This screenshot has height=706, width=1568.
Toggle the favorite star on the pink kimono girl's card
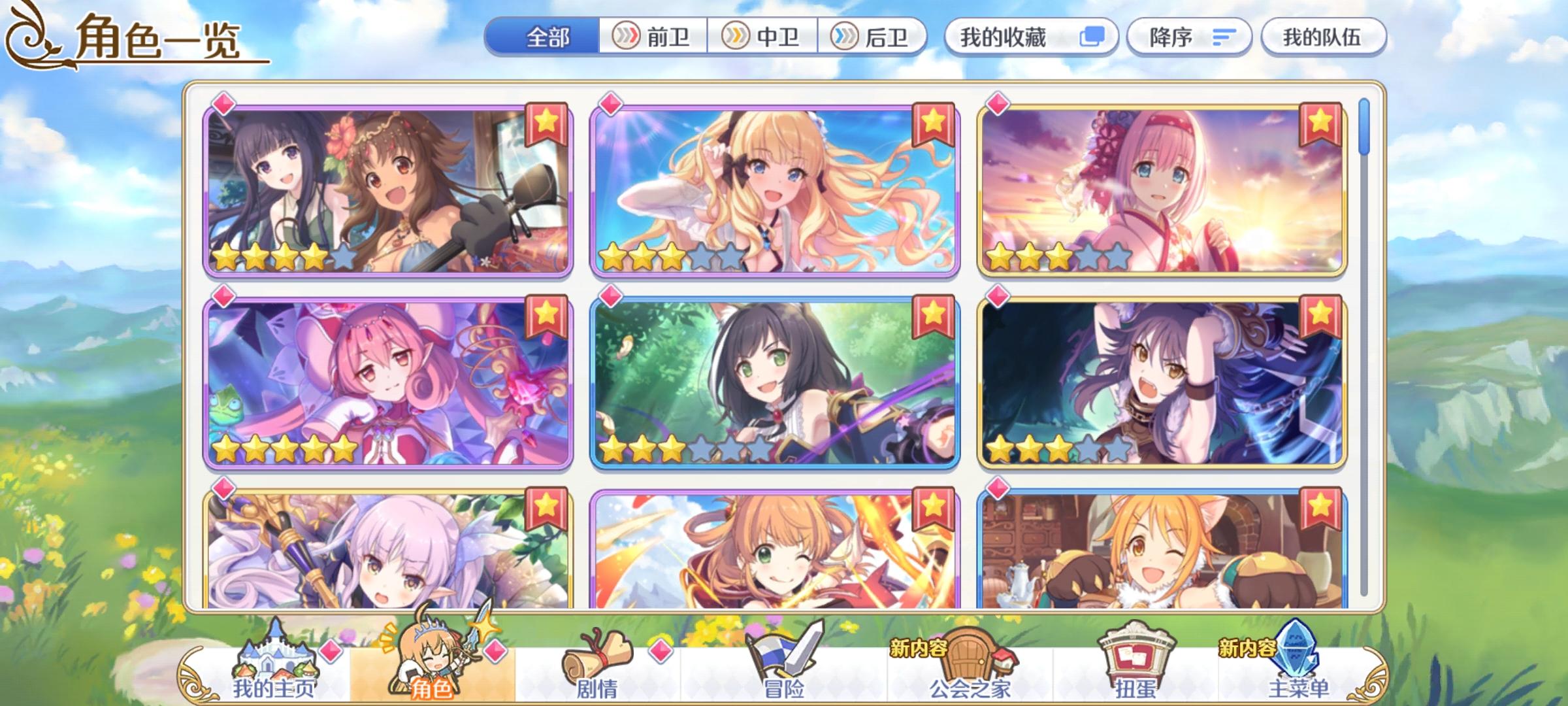pyautogui.click(x=1319, y=122)
